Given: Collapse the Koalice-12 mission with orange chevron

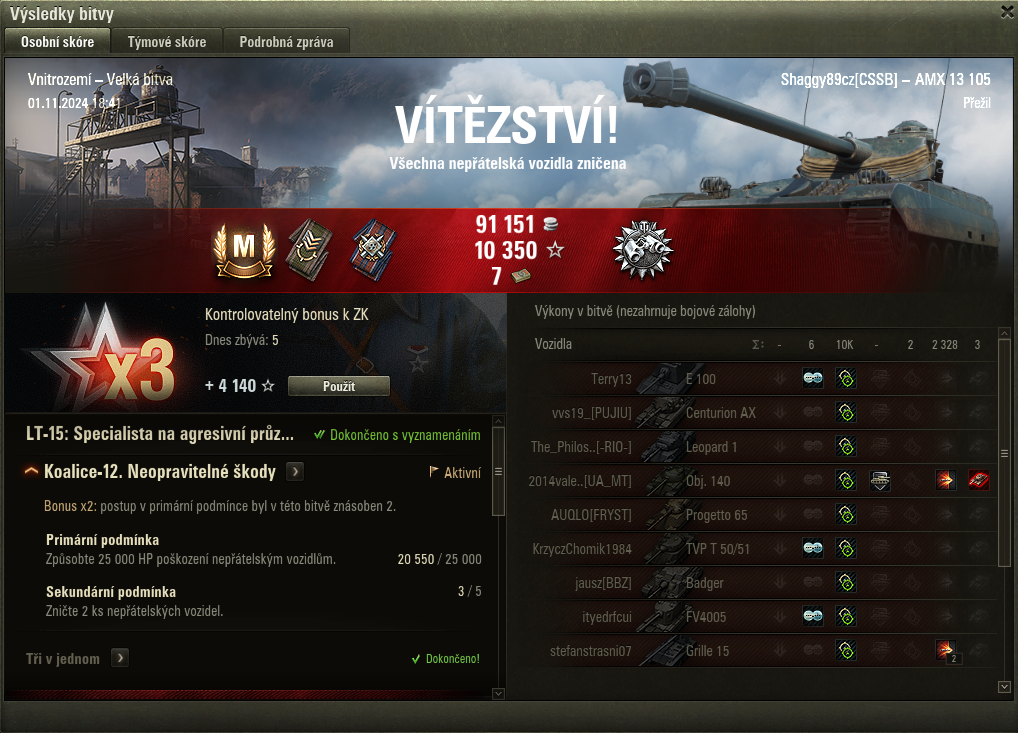Looking at the screenshot, I should pos(32,472).
